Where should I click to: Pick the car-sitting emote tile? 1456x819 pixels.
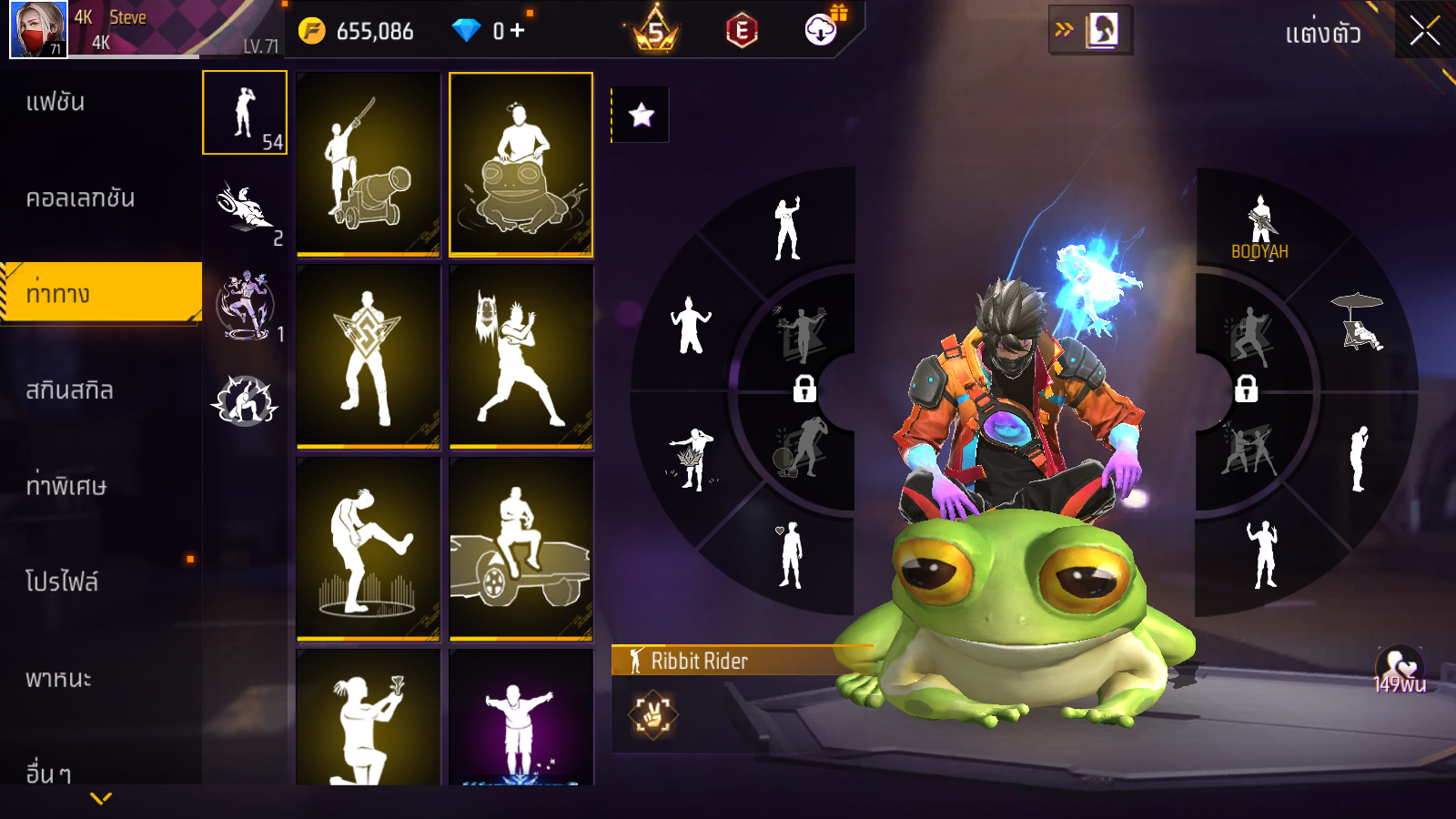click(x=521, y=548)
